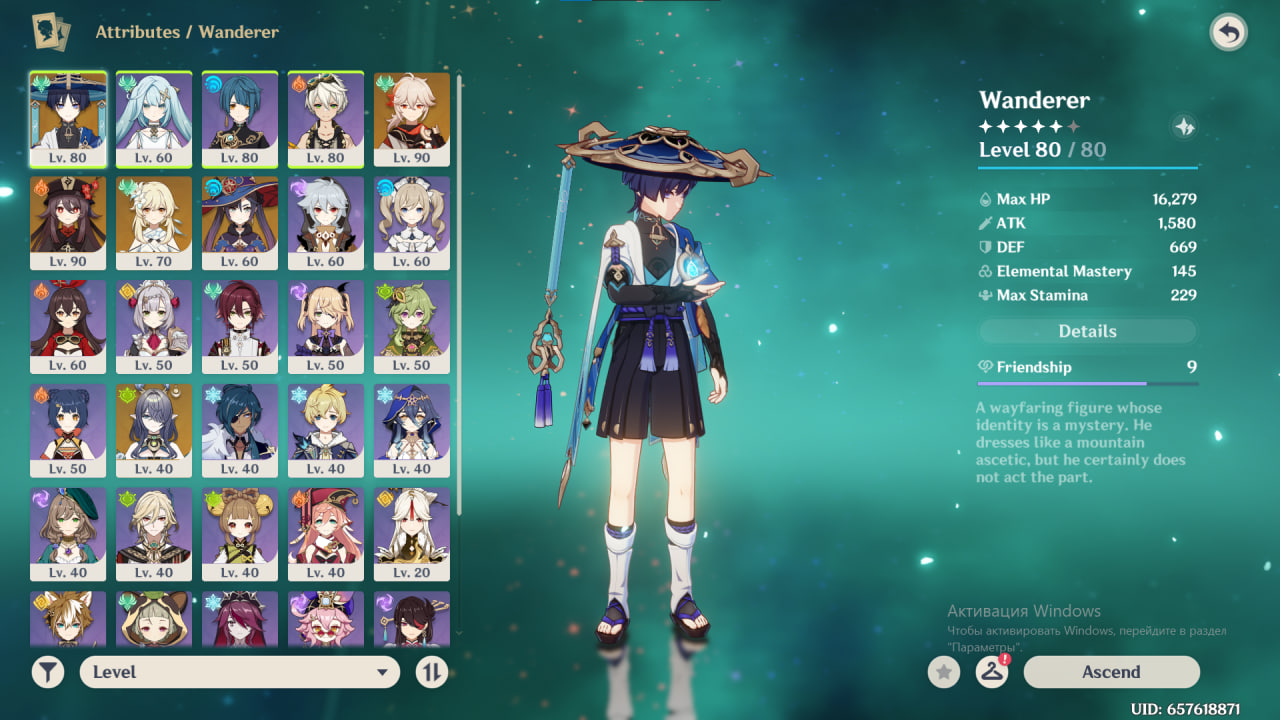Screen dimensions: 1280x720
Task: Return with the back arrow button
Action: pyautogui.click(x=1228, y=33)
